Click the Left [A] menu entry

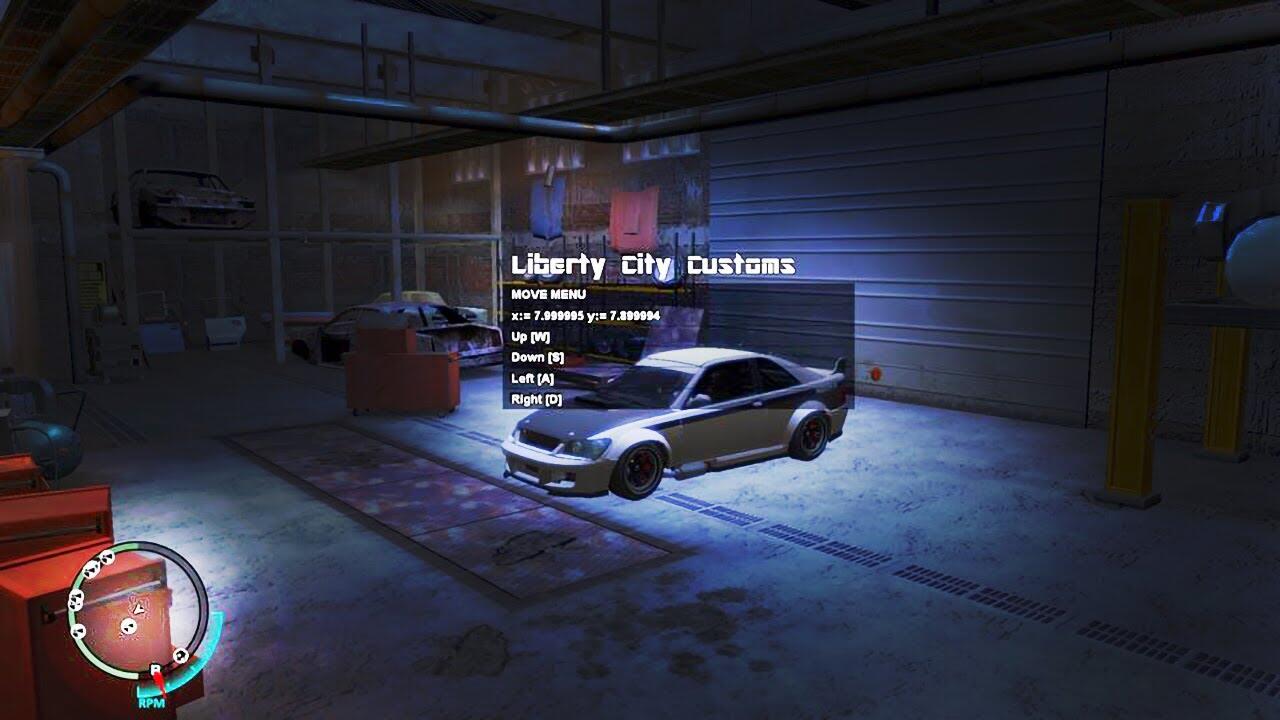click(x=532, y=379)
